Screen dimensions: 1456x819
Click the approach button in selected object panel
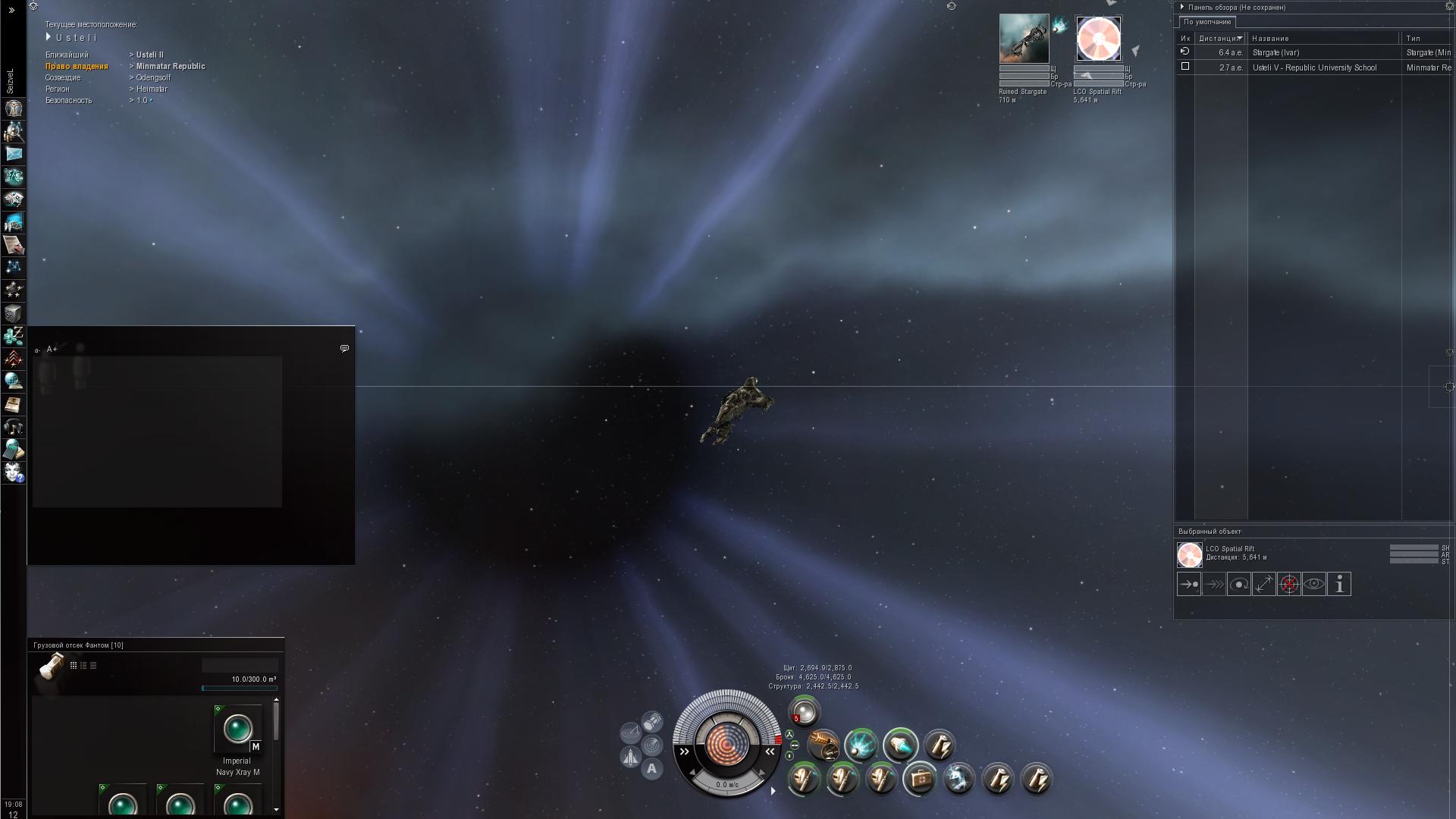pyautogui.click(x=1188, y=585)
